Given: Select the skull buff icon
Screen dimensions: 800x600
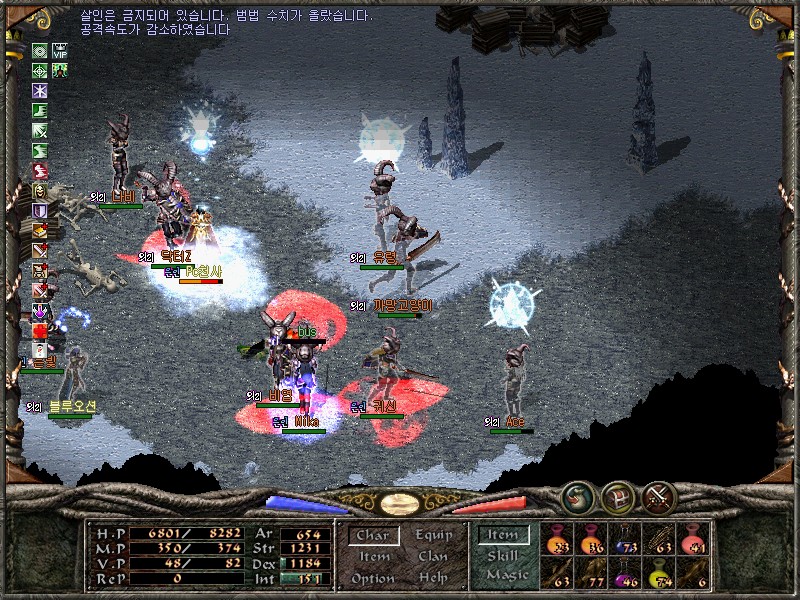Looking at the screenshot, I should (x=40, y=191).
